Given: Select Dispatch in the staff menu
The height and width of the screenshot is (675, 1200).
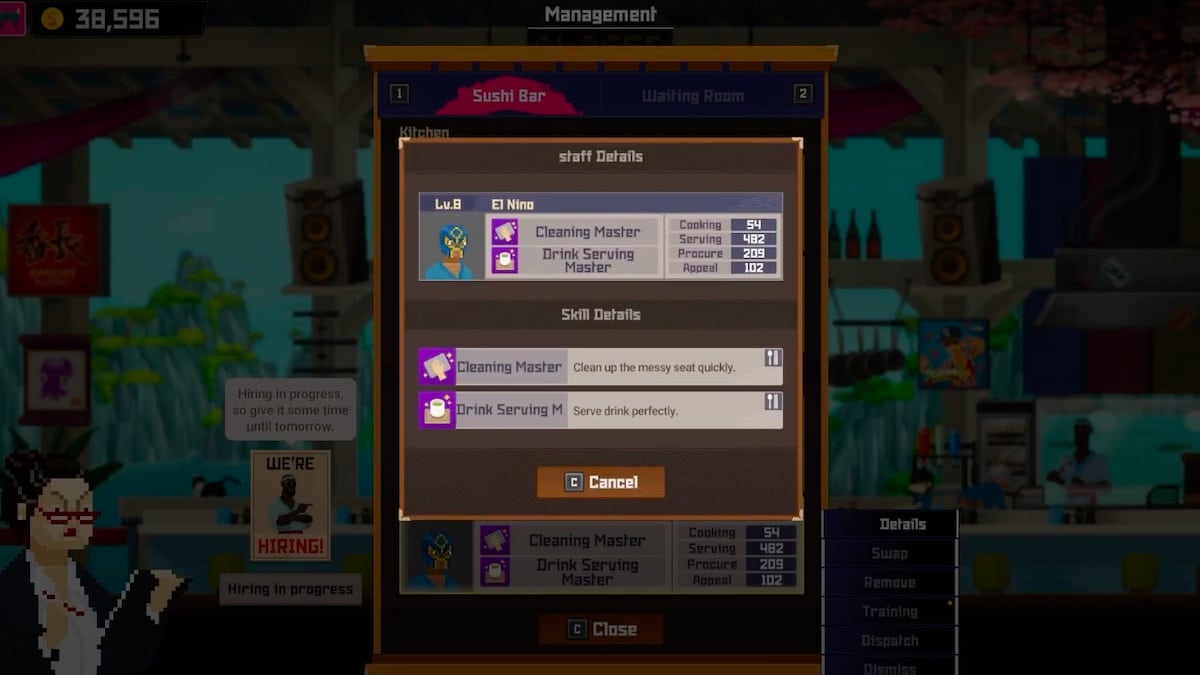Looking at the screenshot, I should (890, 640).
